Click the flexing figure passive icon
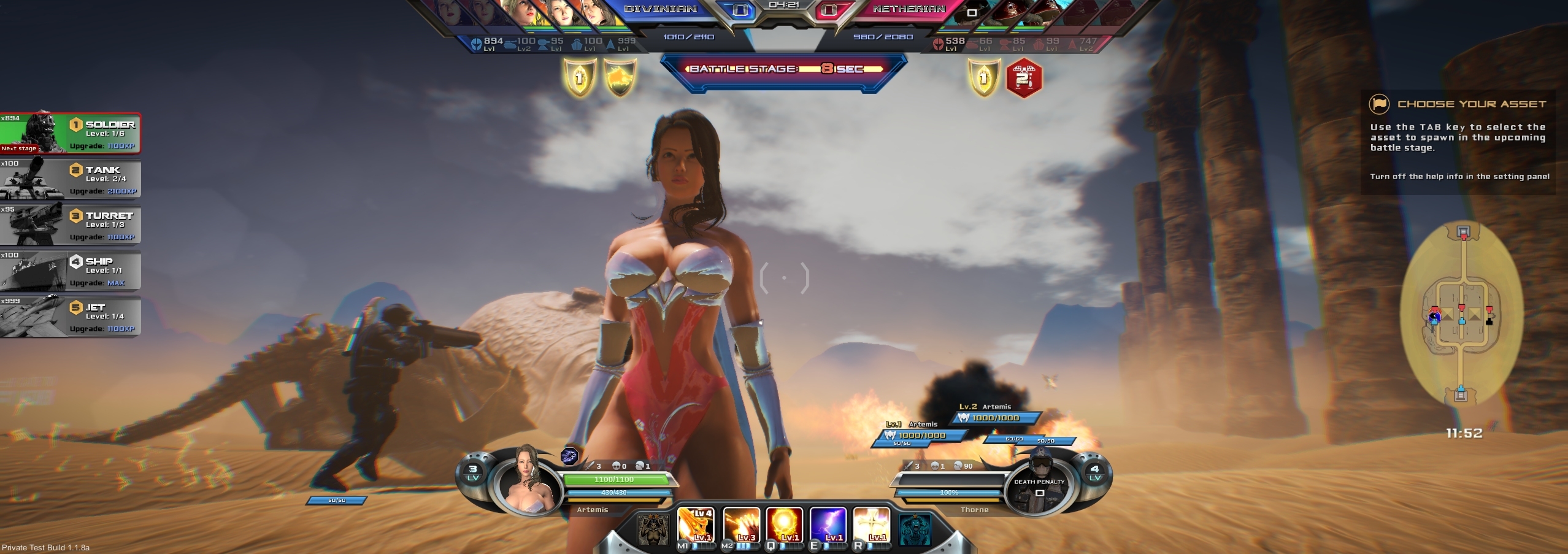1568x554 pixels. [652, 529]
